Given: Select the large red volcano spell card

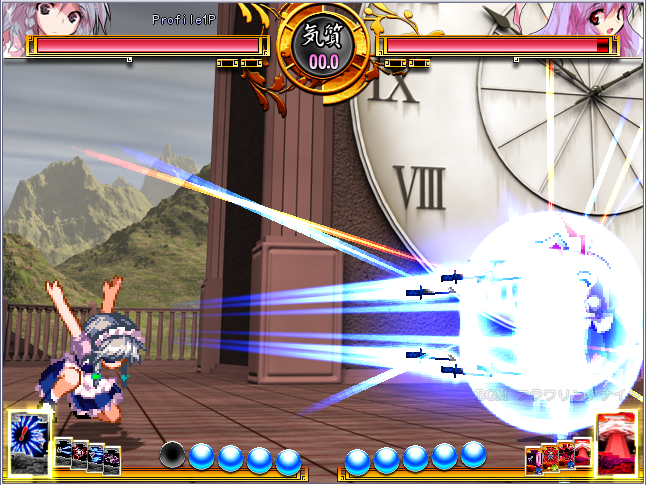Looking at the screenshot, I should (617, 441).
